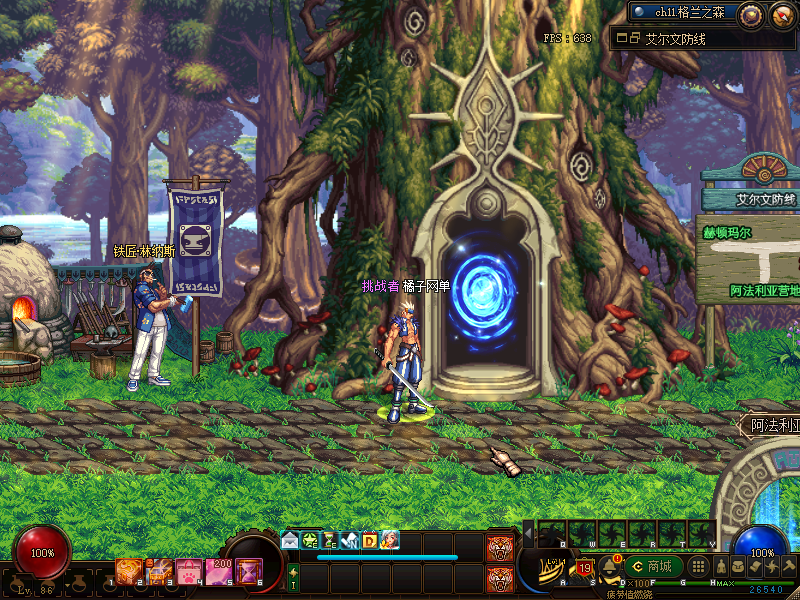The height and width of the screenshot is (600, 800).
Task: Click the mail envelope icon
Action: pos(290,540)
